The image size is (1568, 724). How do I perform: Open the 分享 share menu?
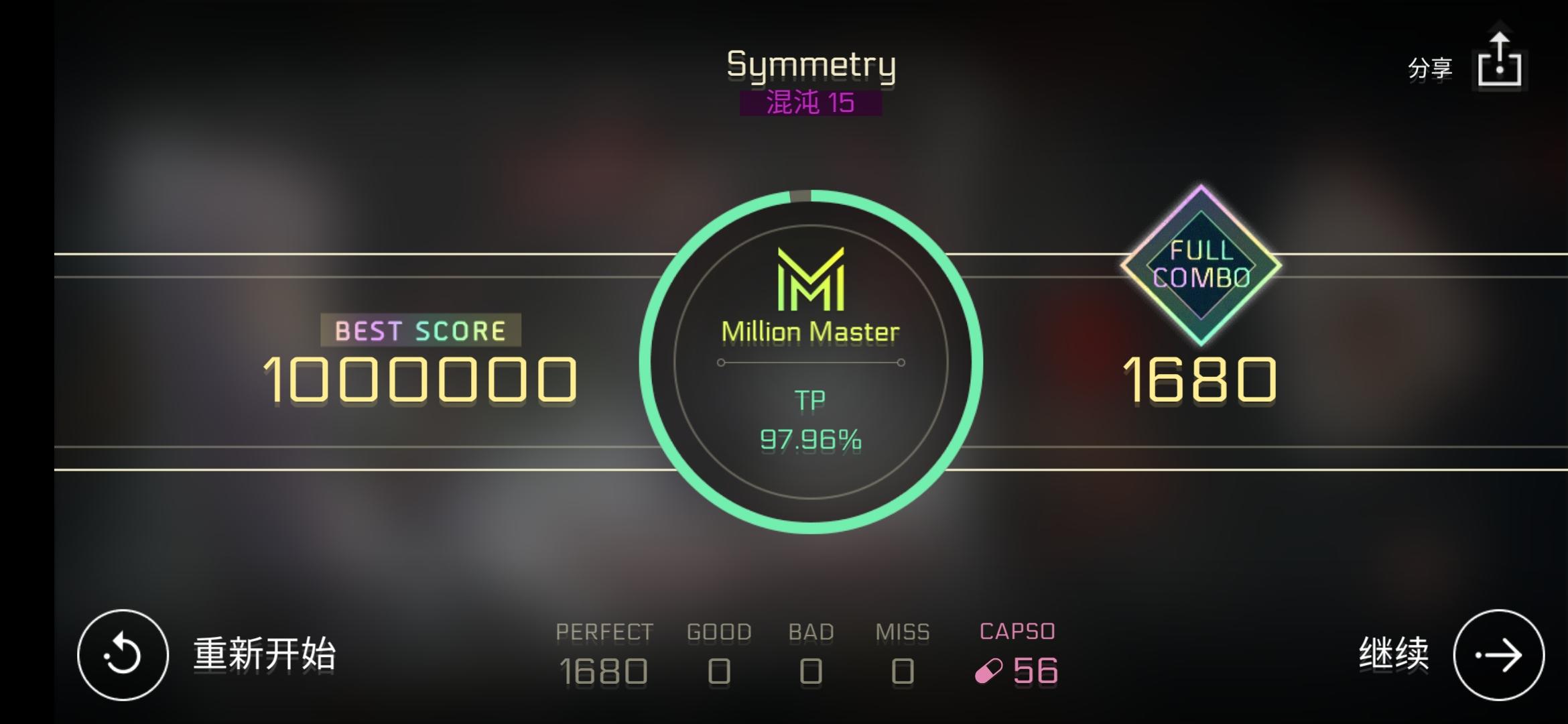point(1431,68)
